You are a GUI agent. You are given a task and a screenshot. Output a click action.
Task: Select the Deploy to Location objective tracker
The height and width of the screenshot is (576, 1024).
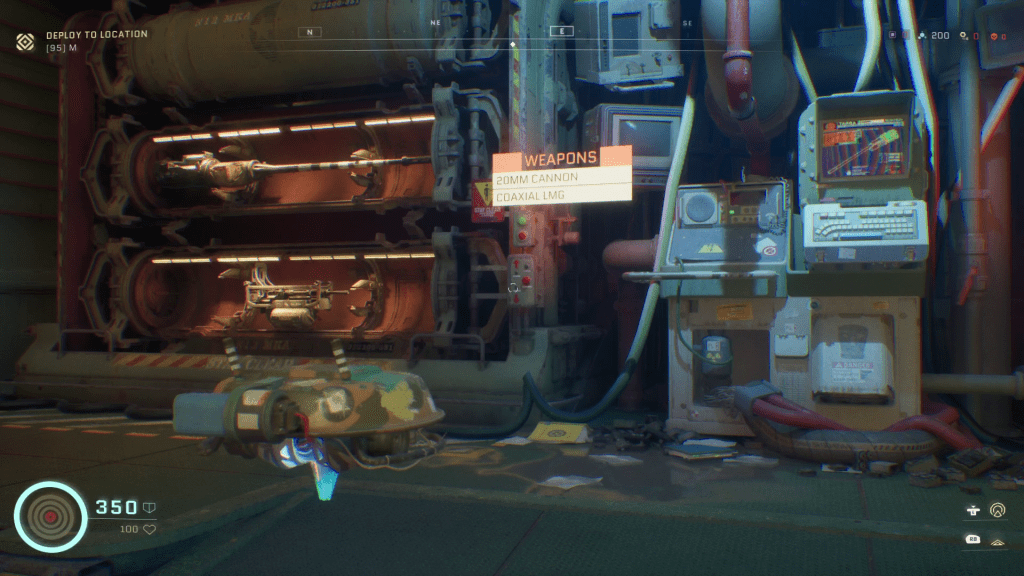96,34
